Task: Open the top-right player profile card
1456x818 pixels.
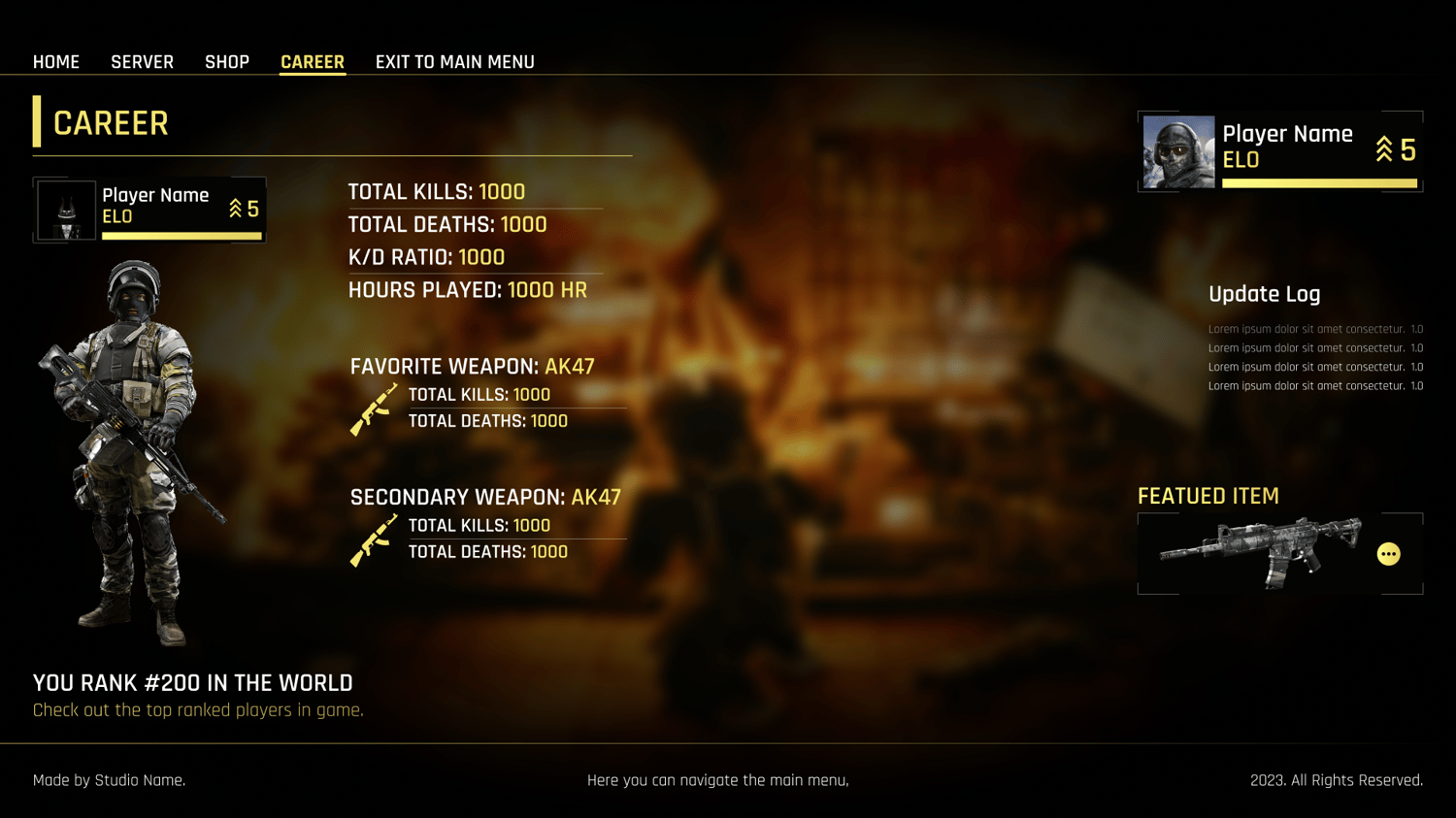Action: click(1279, 151)
